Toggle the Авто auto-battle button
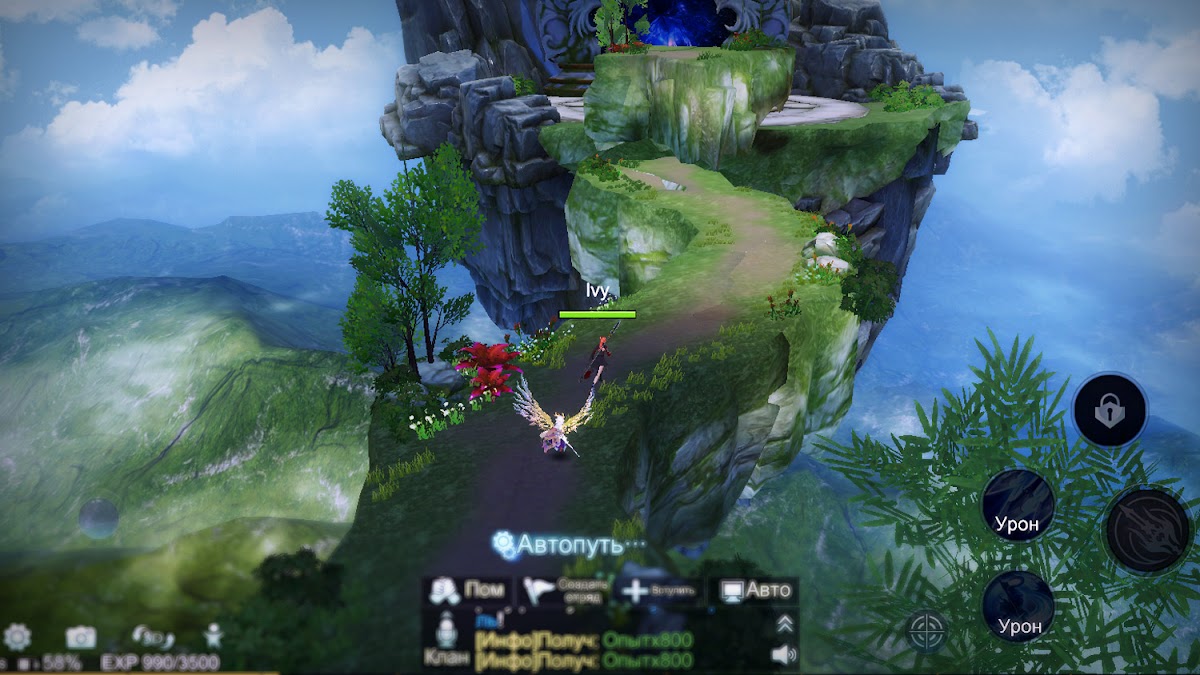 pyautogui.click(x=757, y=590)
